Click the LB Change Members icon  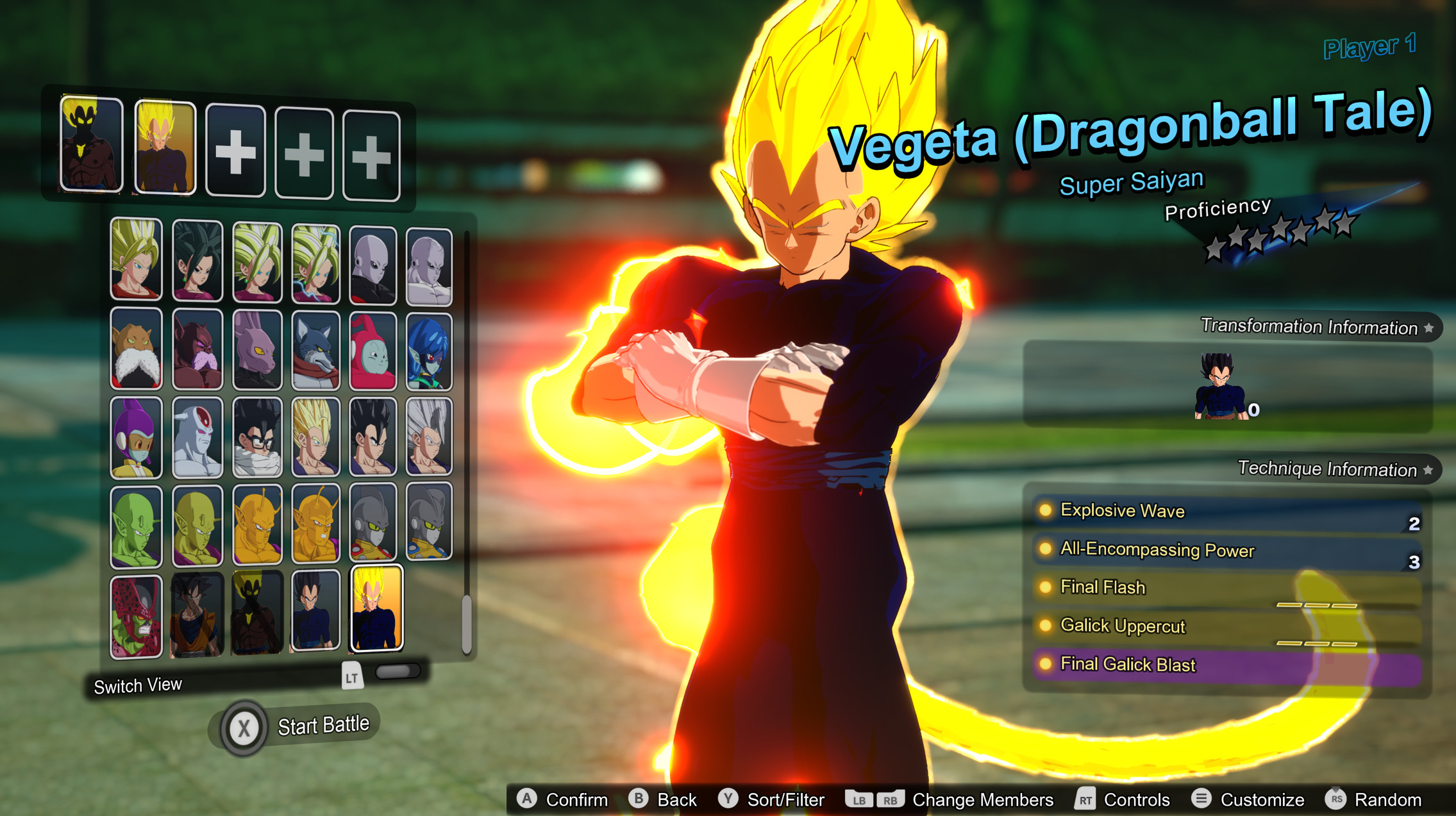click(x=858, y=799)
